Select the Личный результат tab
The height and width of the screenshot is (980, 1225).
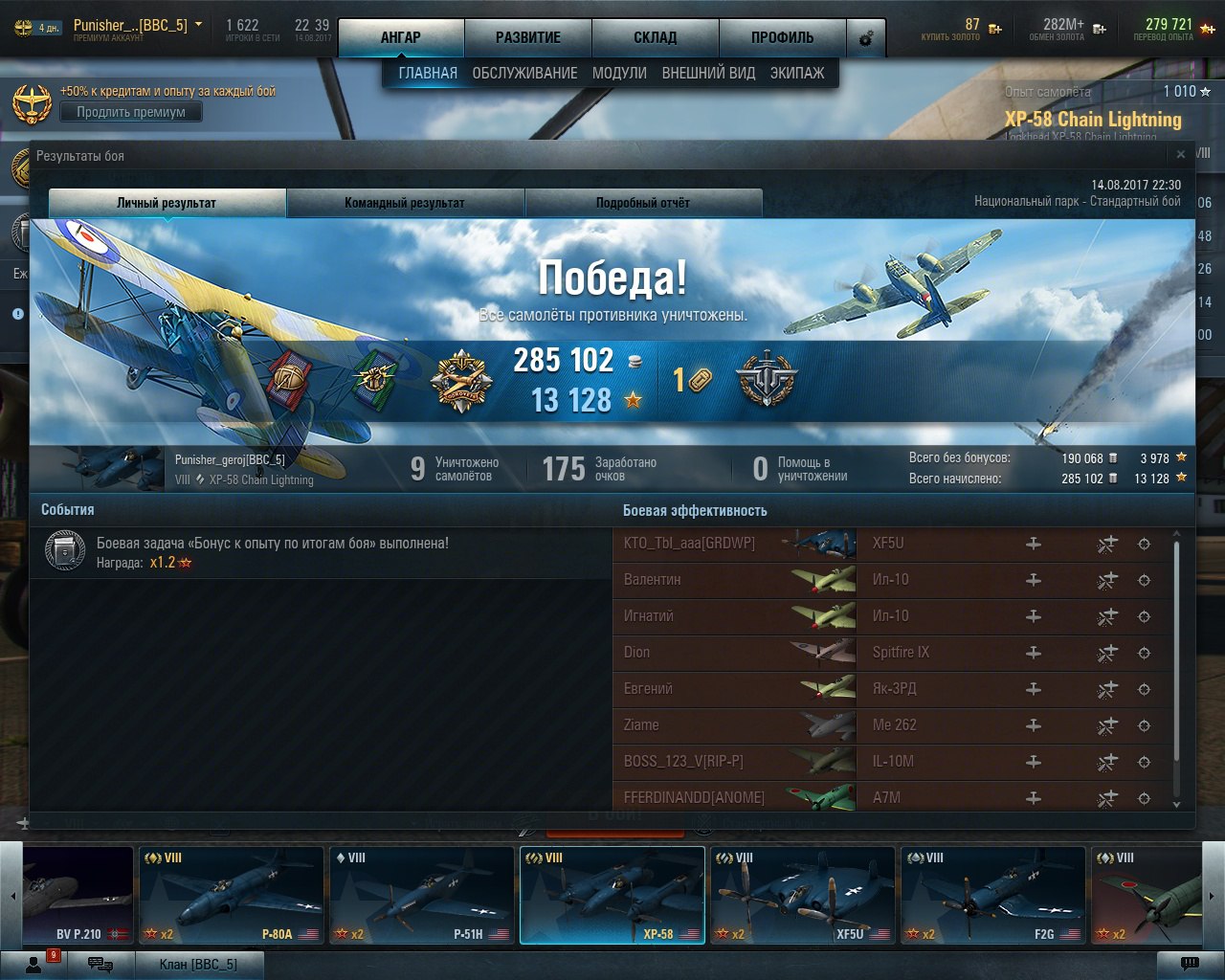[x=167, y=203]
